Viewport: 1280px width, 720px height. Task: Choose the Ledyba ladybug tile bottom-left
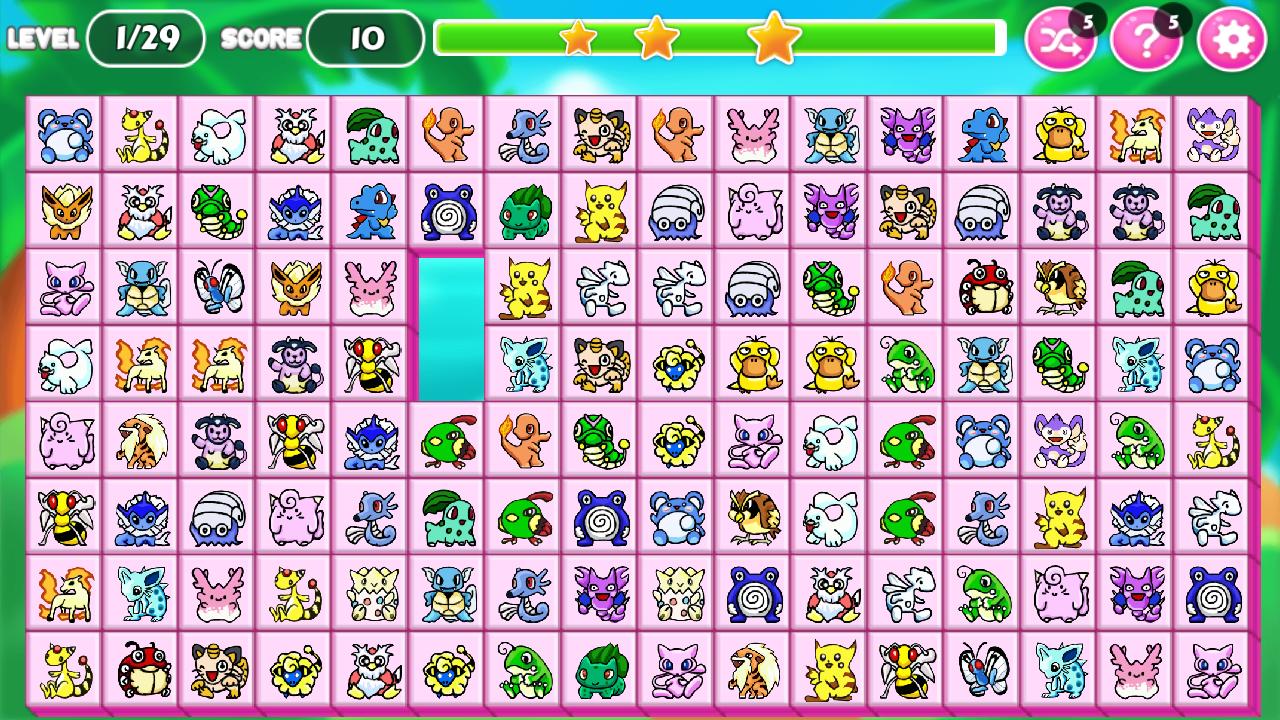141,672
